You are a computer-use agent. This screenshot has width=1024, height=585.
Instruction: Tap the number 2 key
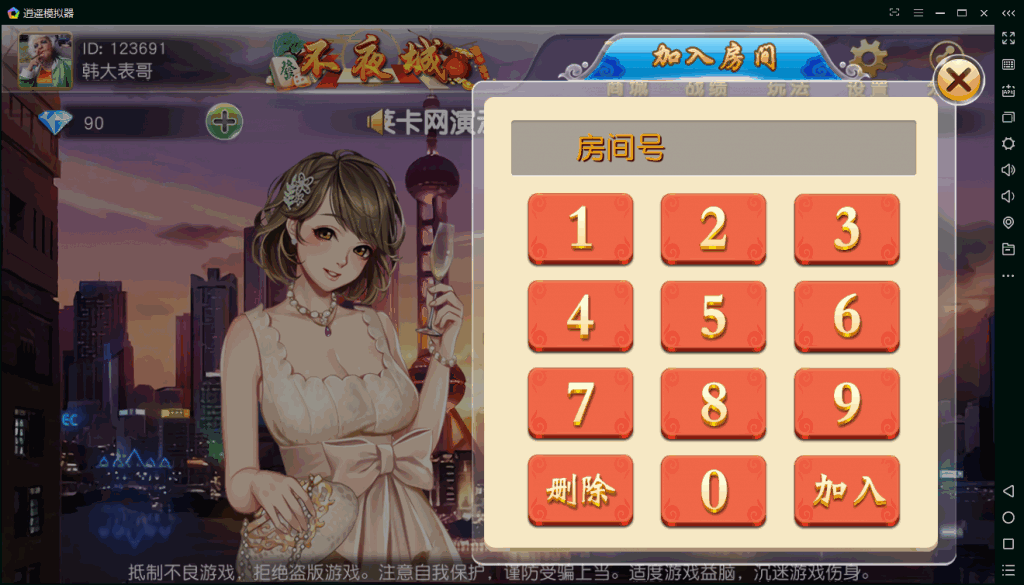[713, 228]
